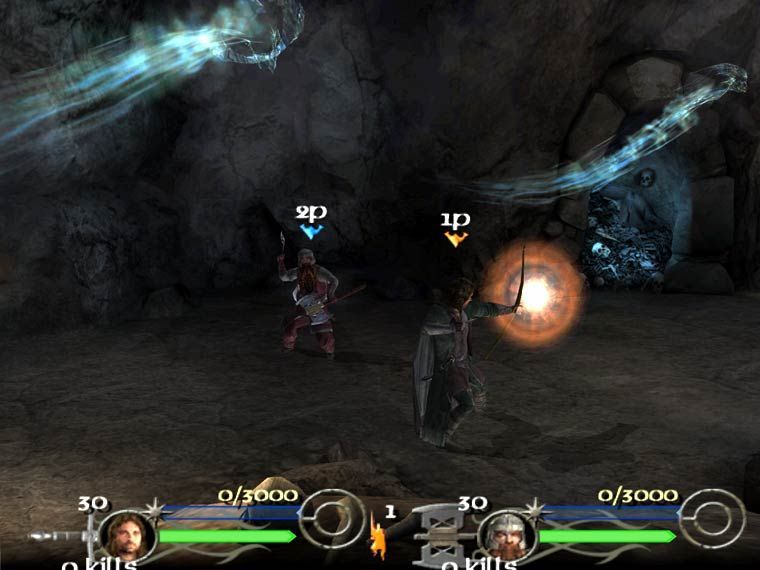
Task: Select the blue 2P player marker
Action: pos(311,231)
